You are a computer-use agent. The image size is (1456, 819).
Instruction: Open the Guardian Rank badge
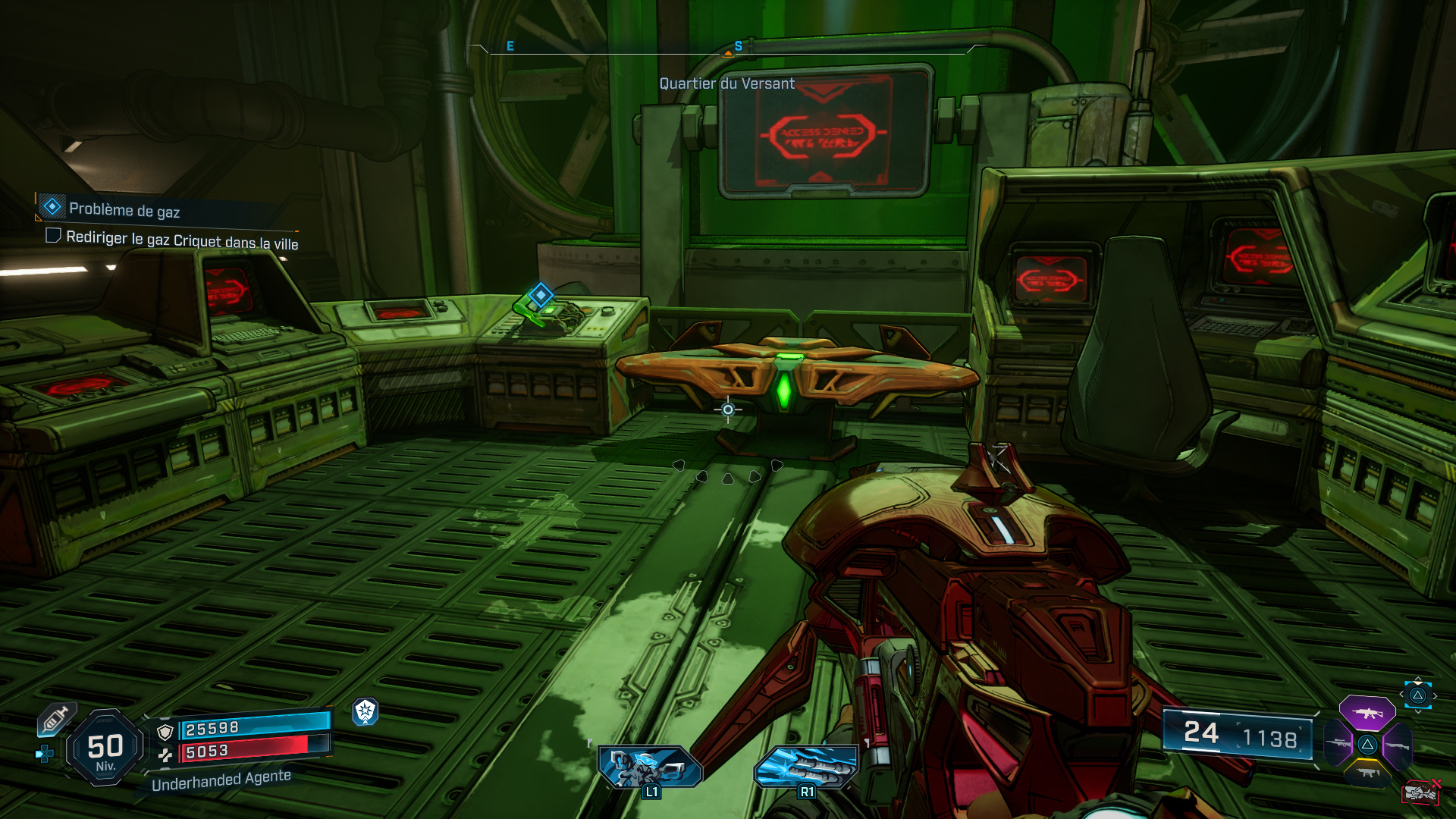click(x=366, y=712)
